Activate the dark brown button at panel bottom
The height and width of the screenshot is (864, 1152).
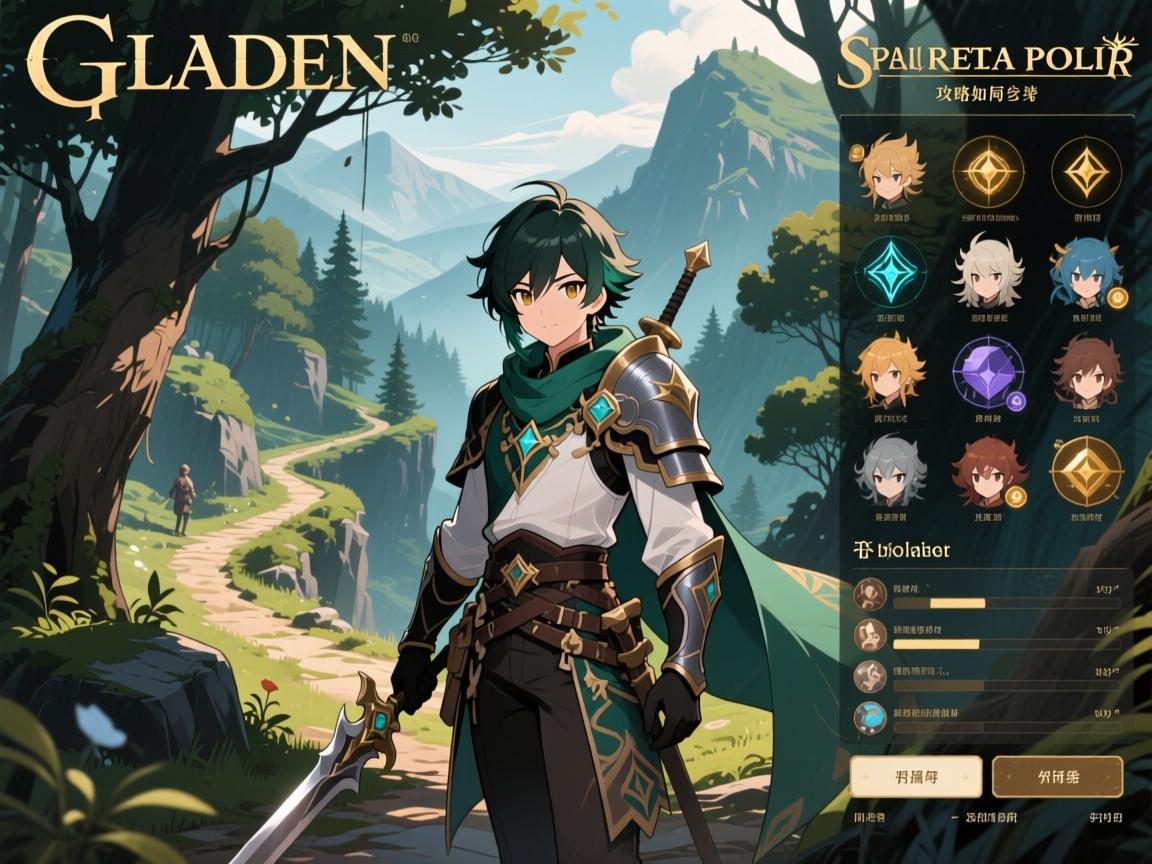(1057, 776)
